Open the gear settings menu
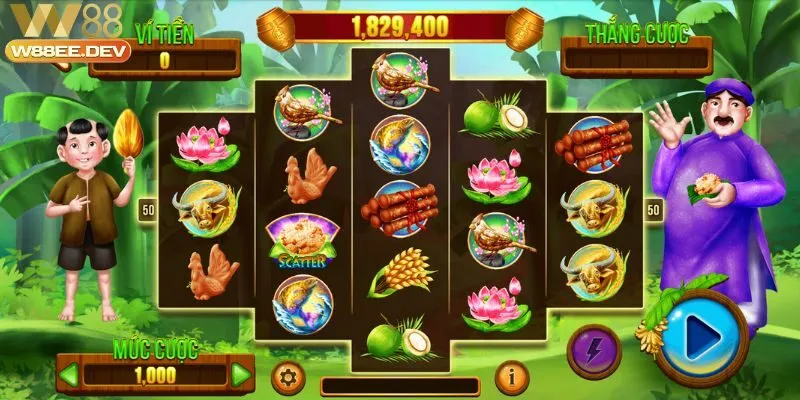Screen dimensions: 800x400 click(289, 377)
